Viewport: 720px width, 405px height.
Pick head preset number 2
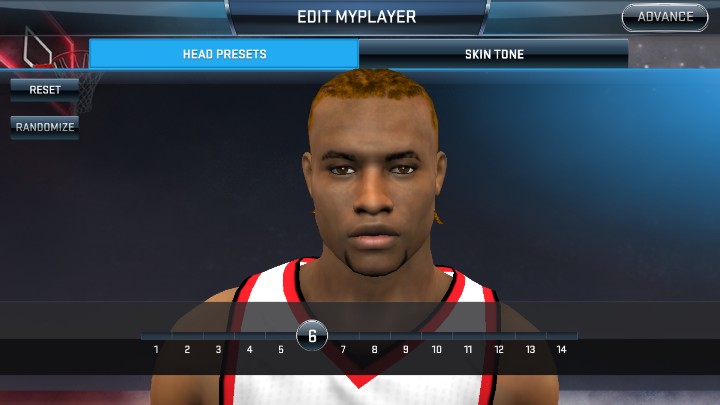pos(187,349)
